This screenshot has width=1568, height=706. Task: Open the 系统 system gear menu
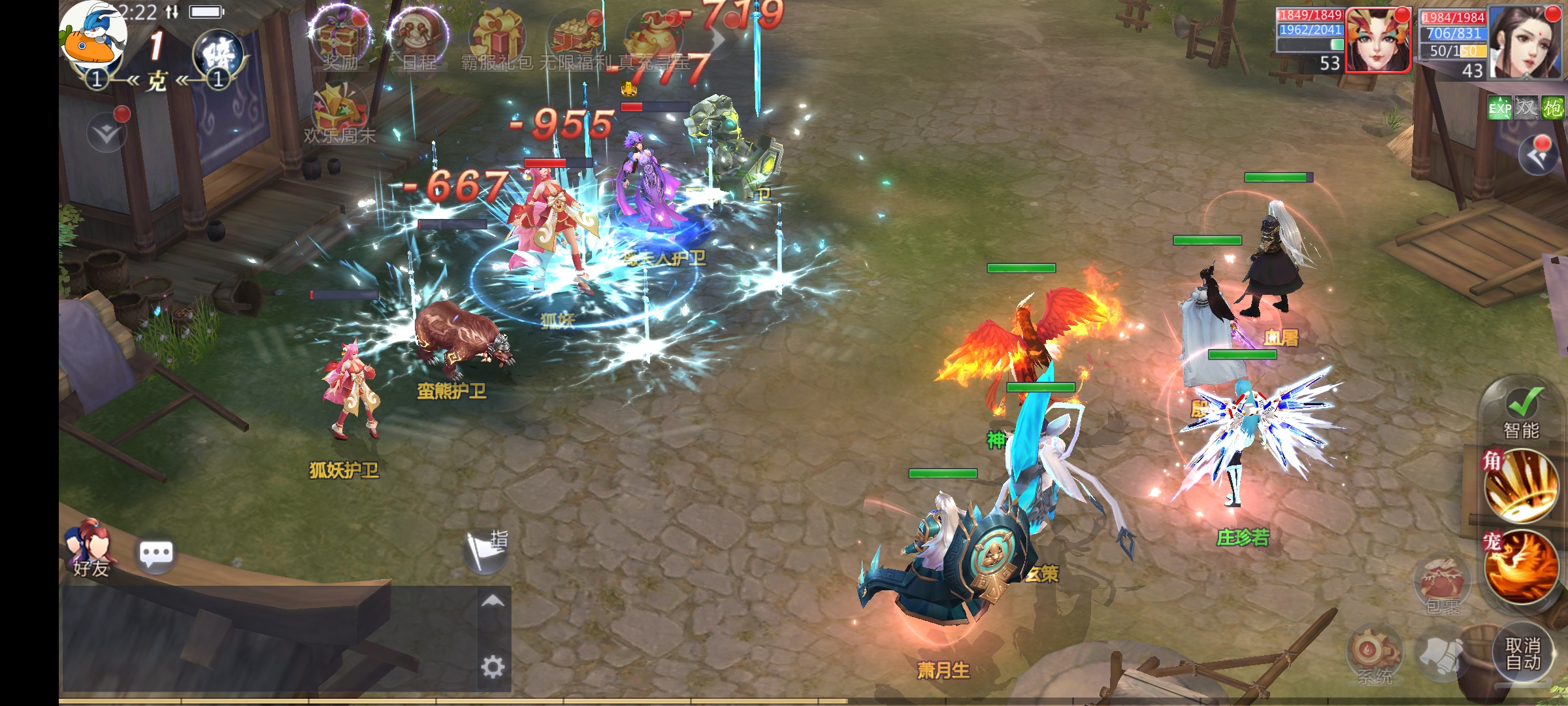coord(1374,655)
